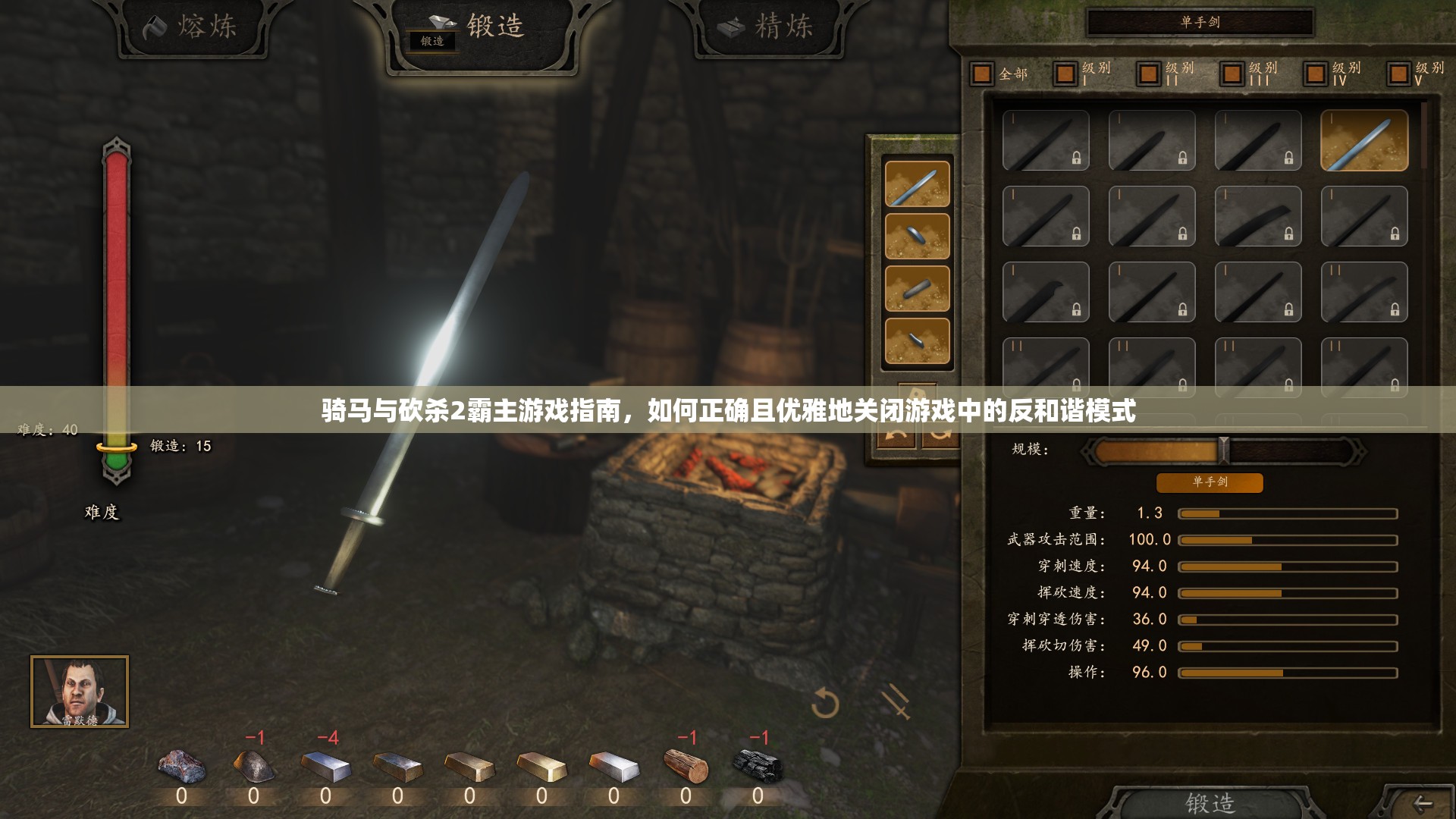This screenshot has height=819, width=1456.
Task: Choose the highlighted unlocked blade in the grid
Action: pos(1363,140)
